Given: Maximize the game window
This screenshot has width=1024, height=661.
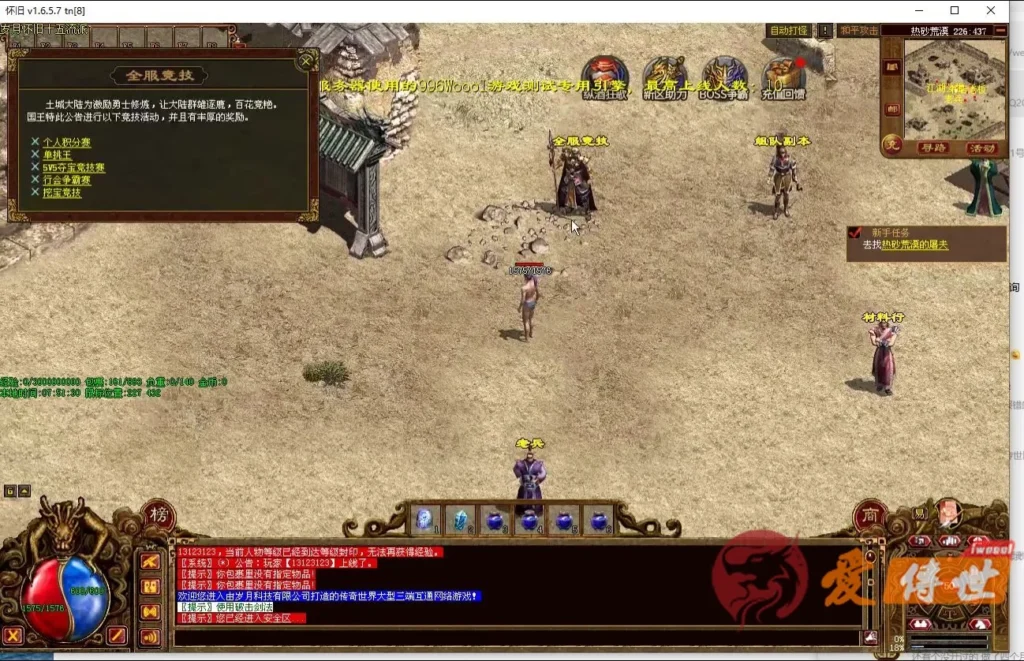Looking at the screenshot, I should click(954, 10).
